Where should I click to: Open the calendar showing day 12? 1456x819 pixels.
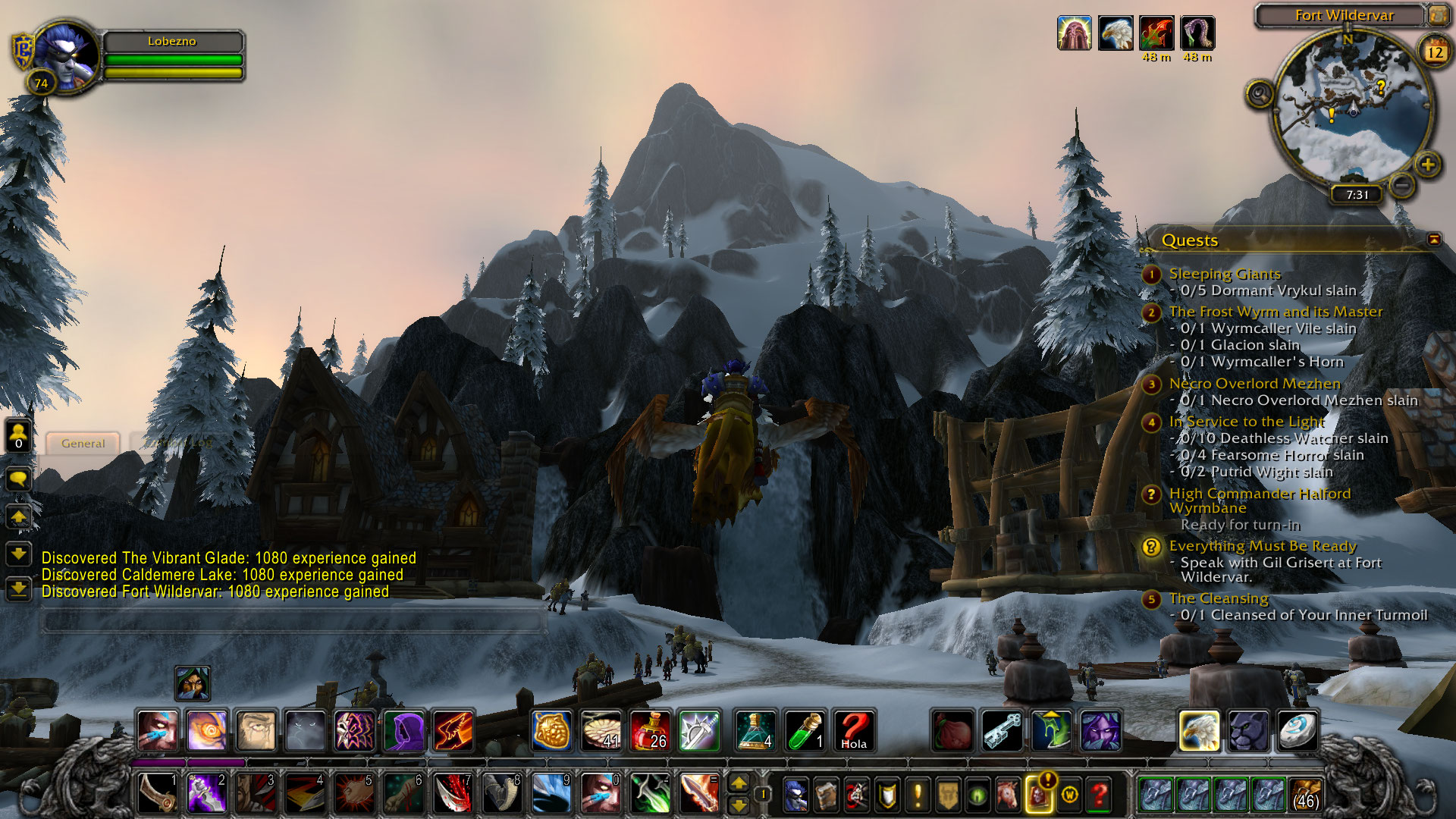(x=1435, y=52)
